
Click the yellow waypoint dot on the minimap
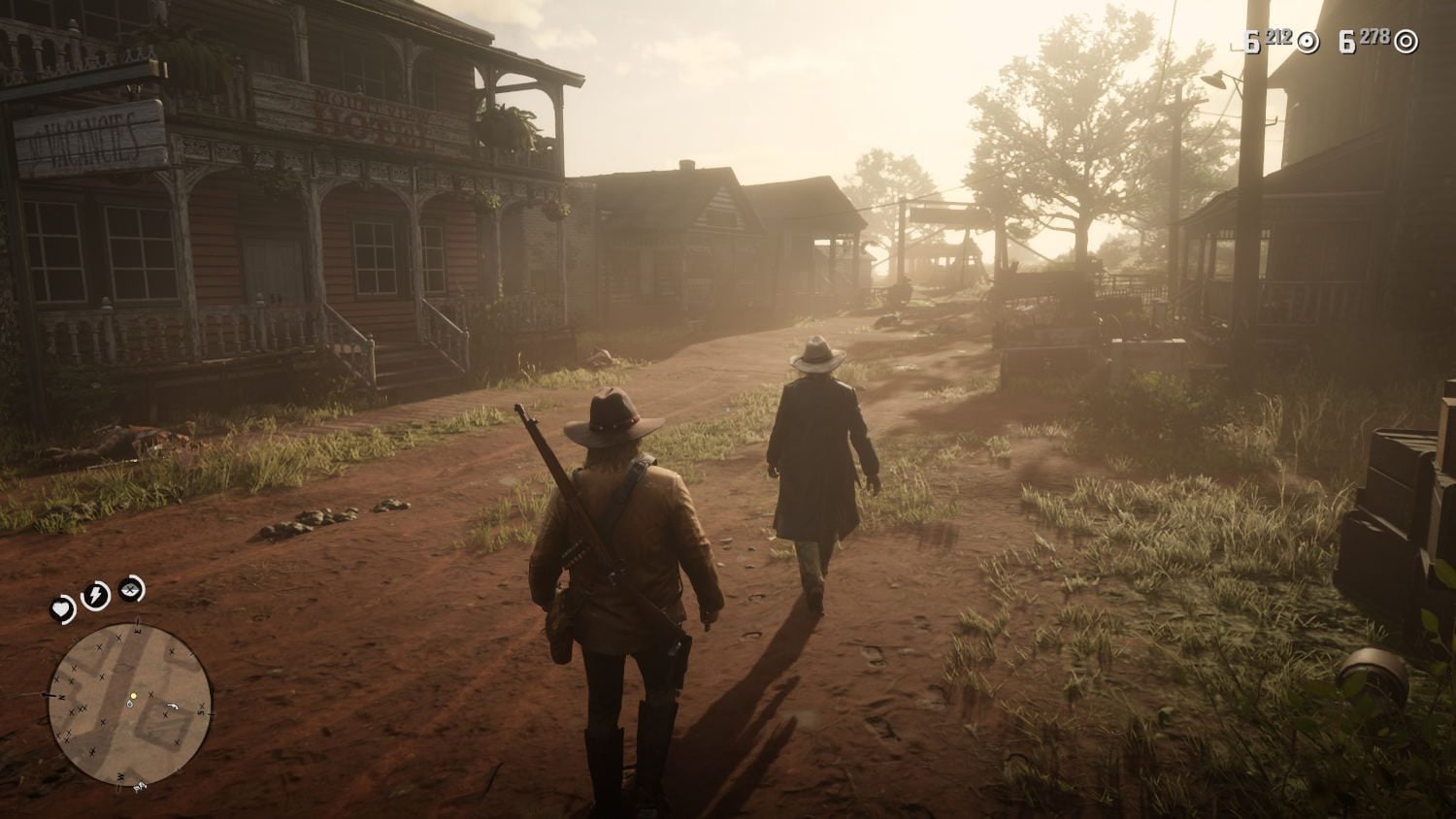coord(133,696)
